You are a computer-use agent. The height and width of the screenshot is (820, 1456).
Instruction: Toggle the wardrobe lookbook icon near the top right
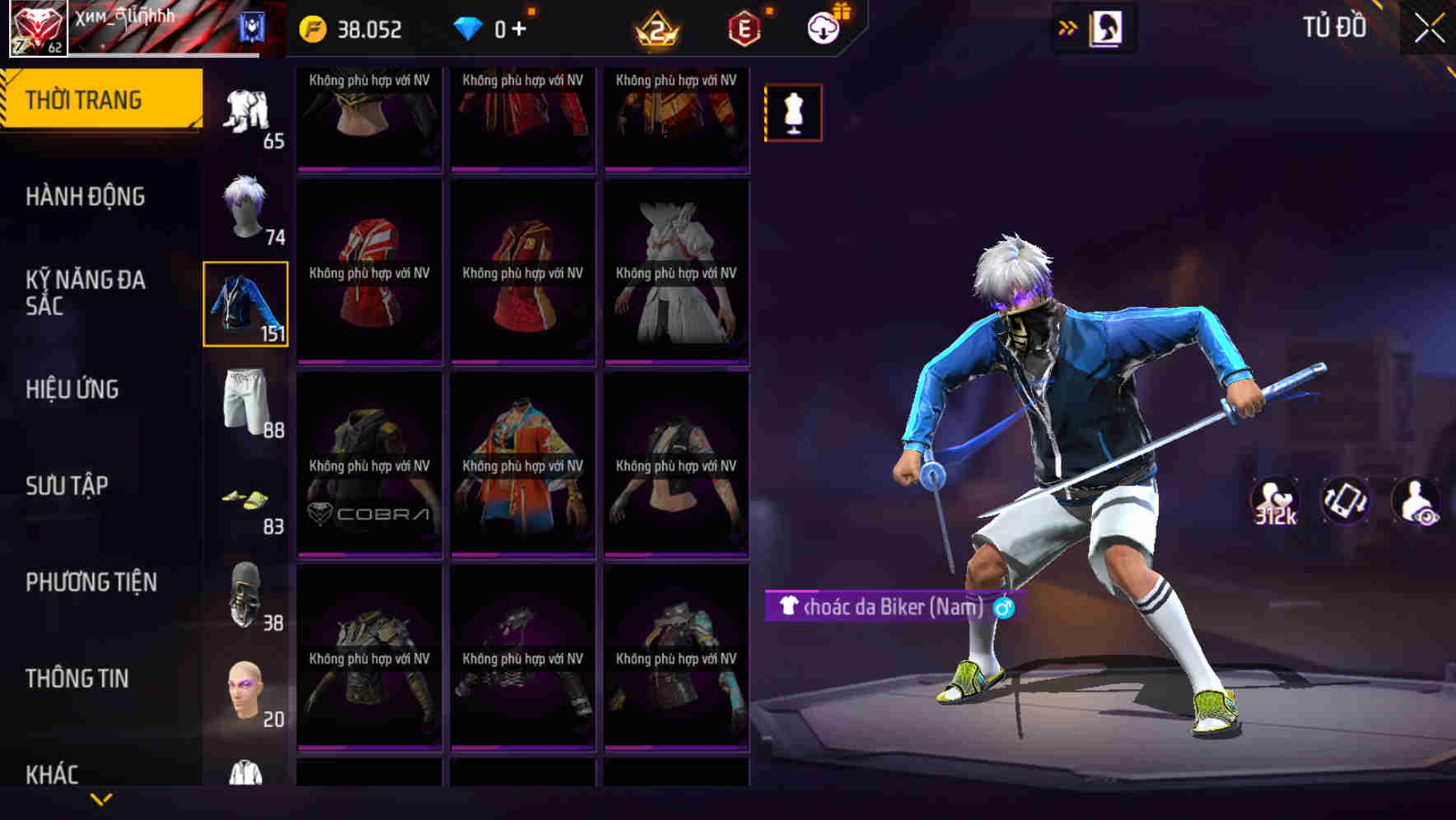[1104, 27]
